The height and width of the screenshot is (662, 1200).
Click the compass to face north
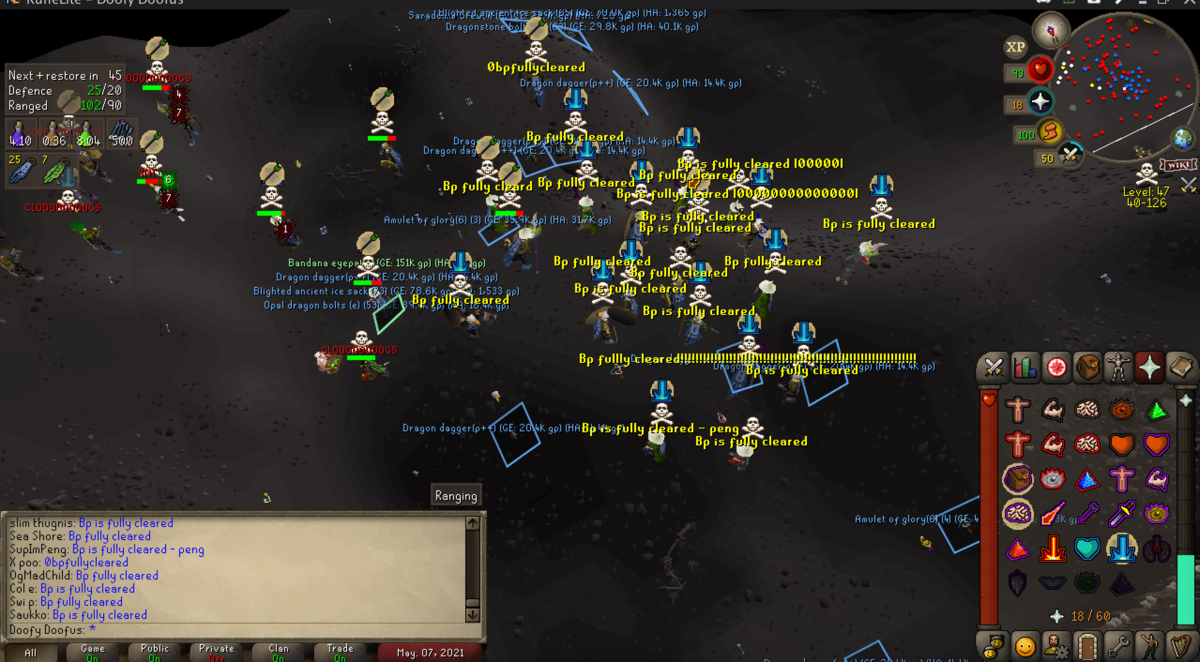pyautogui.click(x=1051, y=28)
